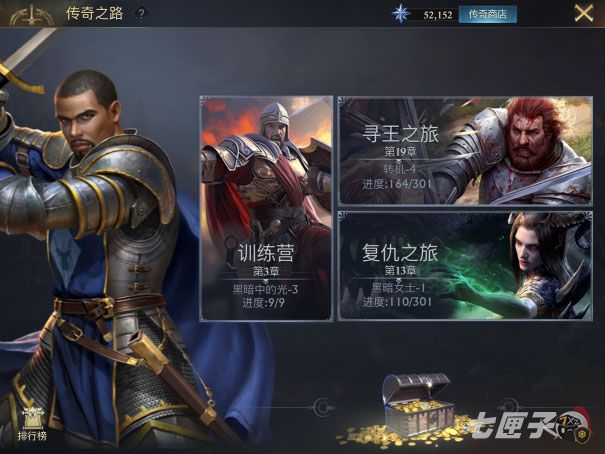Choose the 寻王之旅 campaign card

click(x=464, y=150)
